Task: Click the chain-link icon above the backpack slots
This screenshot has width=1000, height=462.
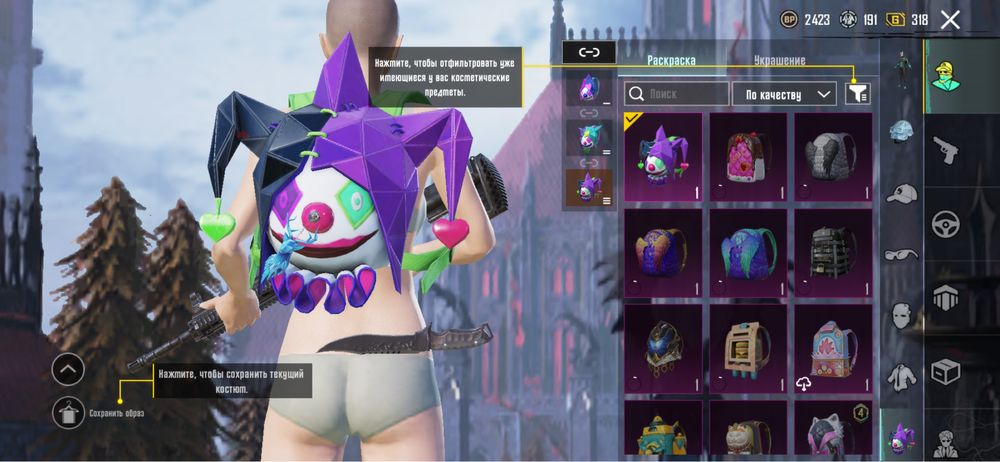Action: pos(589,52)
